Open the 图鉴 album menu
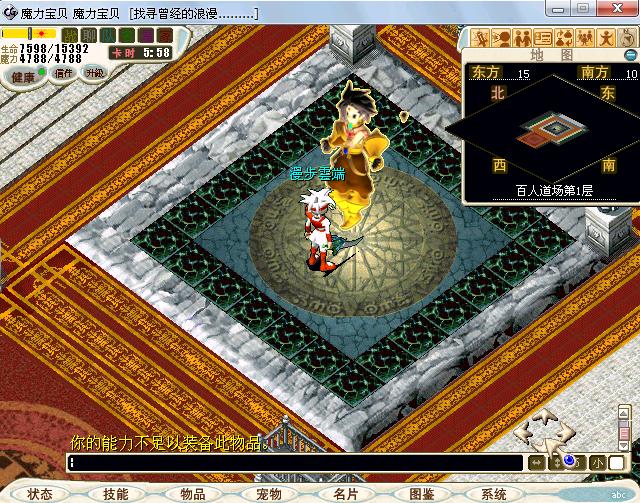This screenshot has width=640, height=503. point(421,494)
